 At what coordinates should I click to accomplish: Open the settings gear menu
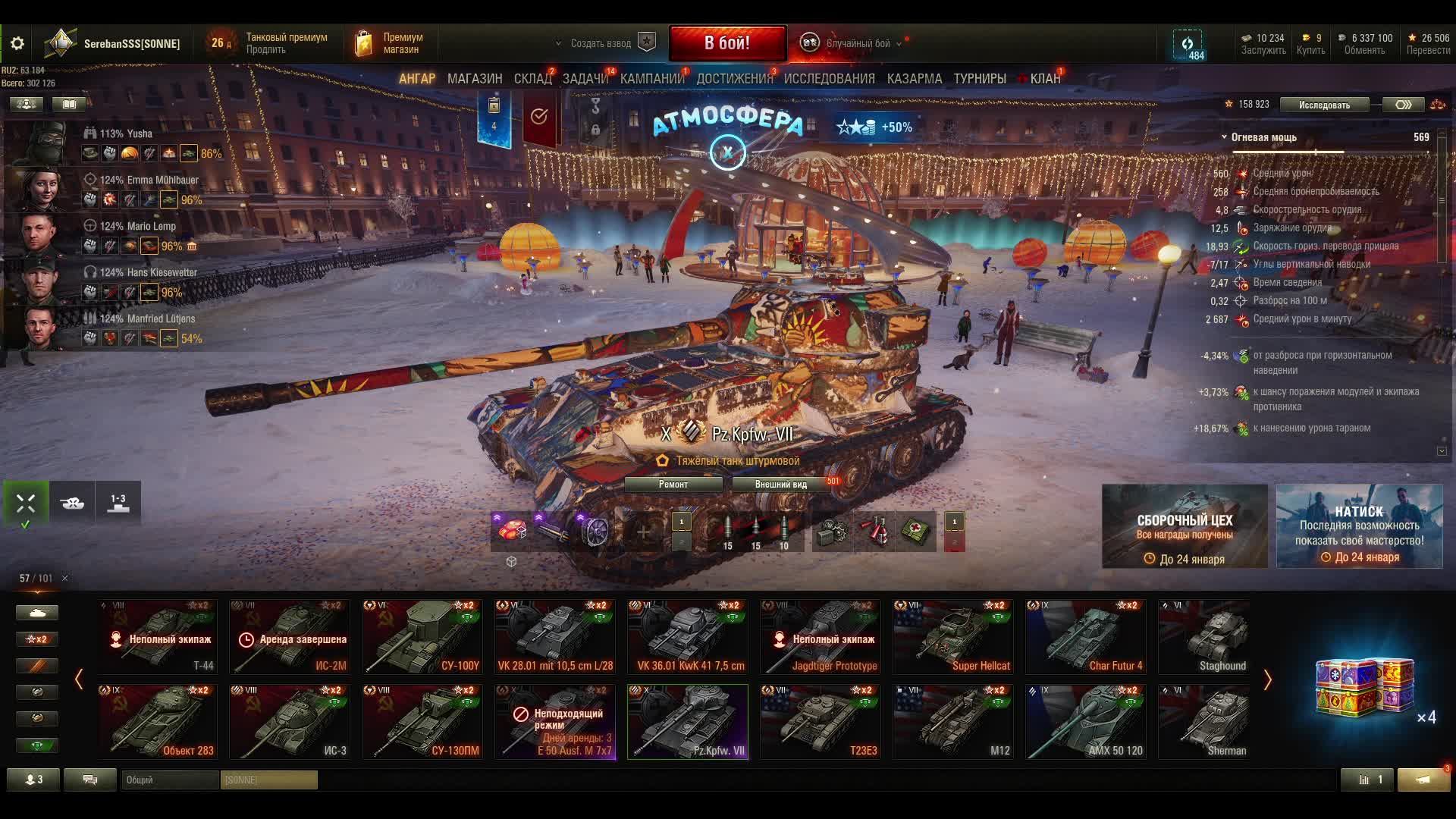coord(17,44)
